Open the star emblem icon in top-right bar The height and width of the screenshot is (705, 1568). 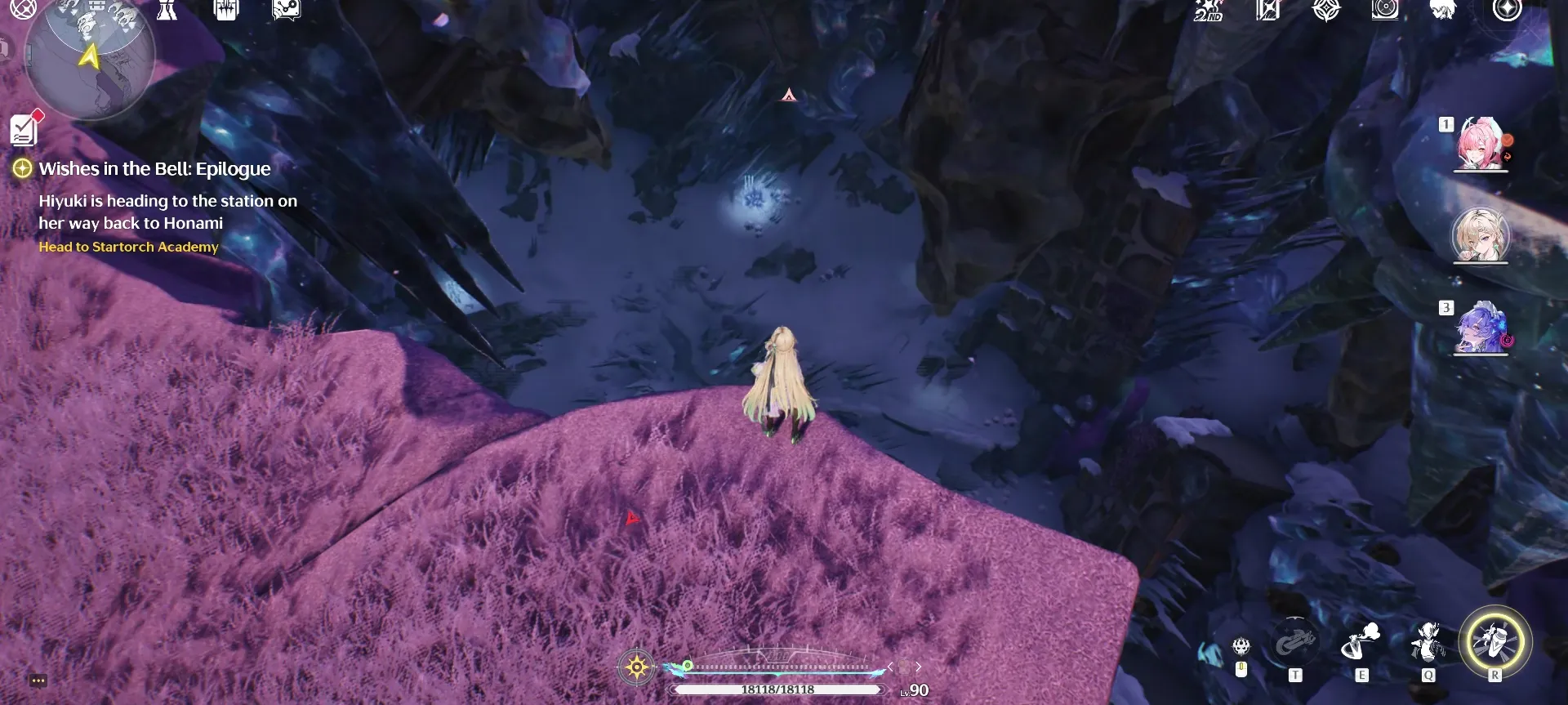coord(1328,11)
